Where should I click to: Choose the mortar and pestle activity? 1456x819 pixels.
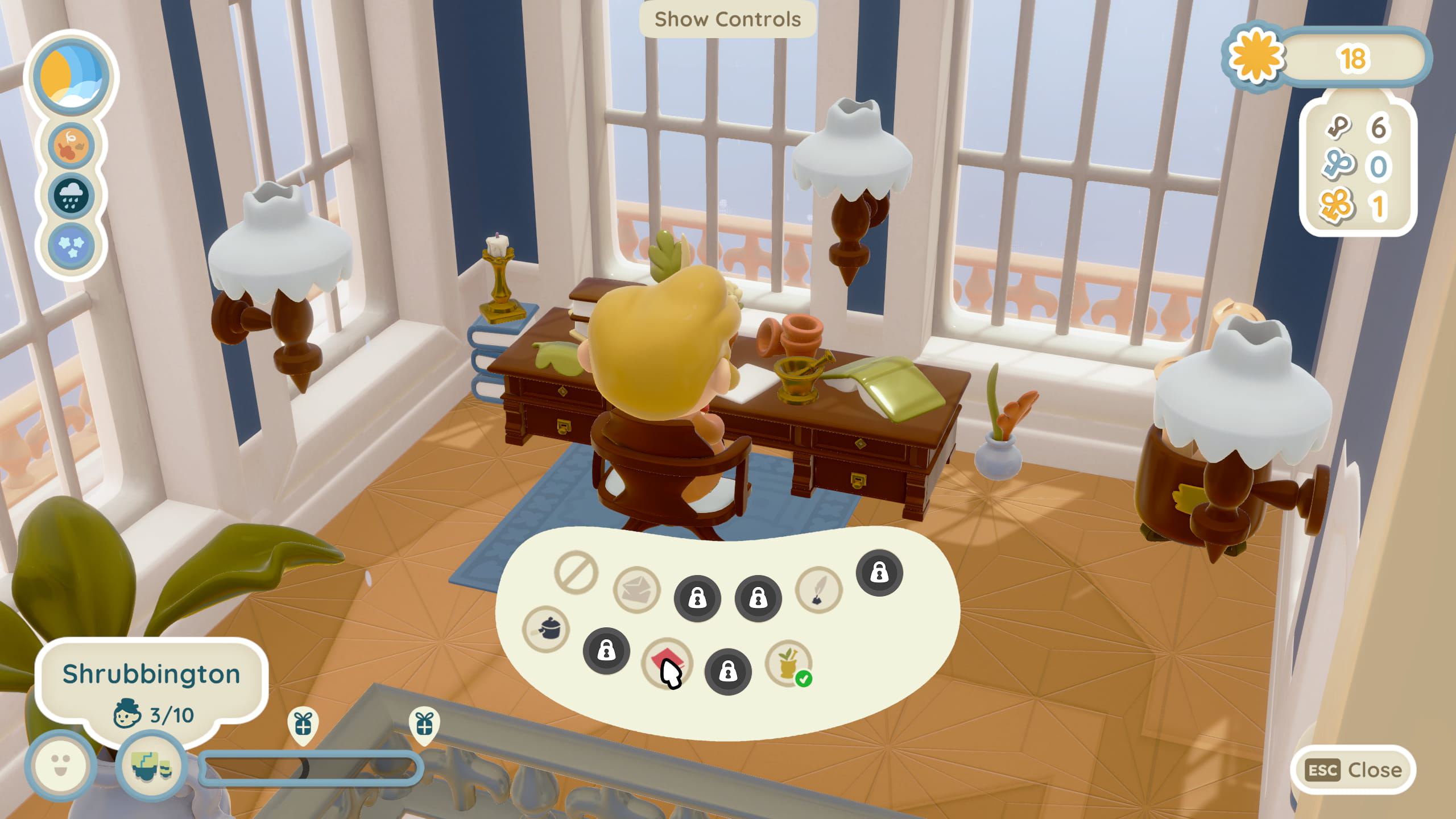788,663
